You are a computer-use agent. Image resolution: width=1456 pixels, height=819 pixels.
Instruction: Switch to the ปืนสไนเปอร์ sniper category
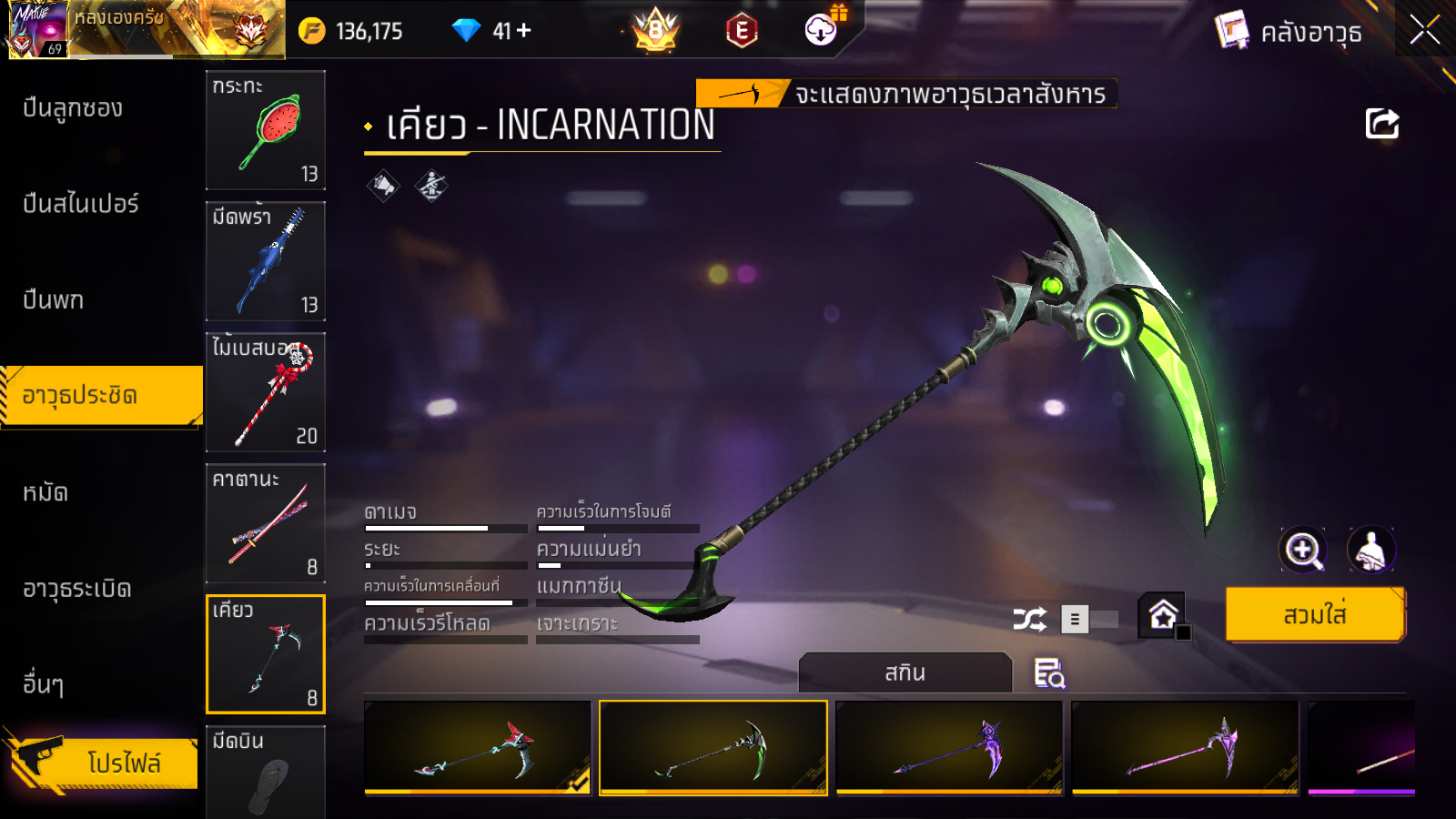click(x=81, y=204)
